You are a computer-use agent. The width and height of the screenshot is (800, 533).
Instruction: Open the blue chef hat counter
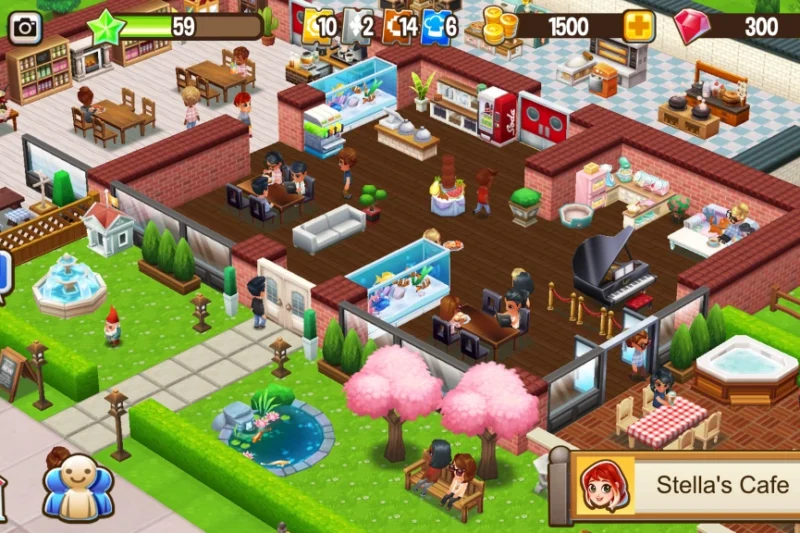tap(439, 26)
